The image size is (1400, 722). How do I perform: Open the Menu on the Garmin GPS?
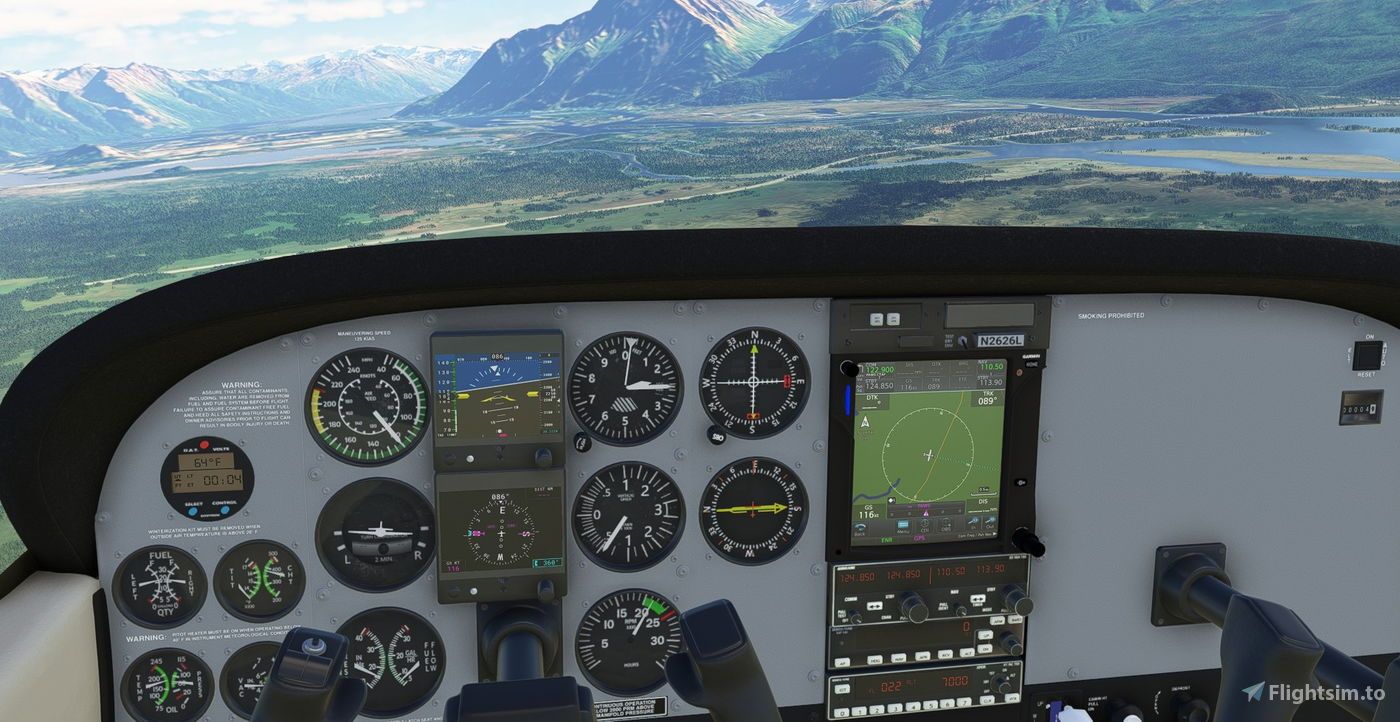[x=903, y=526]
